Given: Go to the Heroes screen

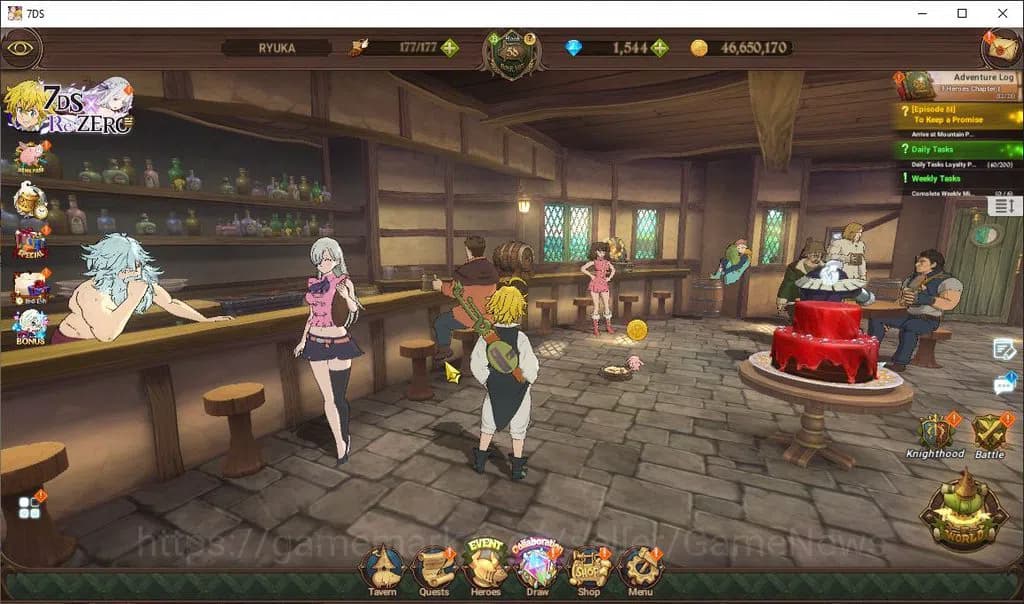Looking at the screenshot, I should pyautogui.click(x=485, y=568).
